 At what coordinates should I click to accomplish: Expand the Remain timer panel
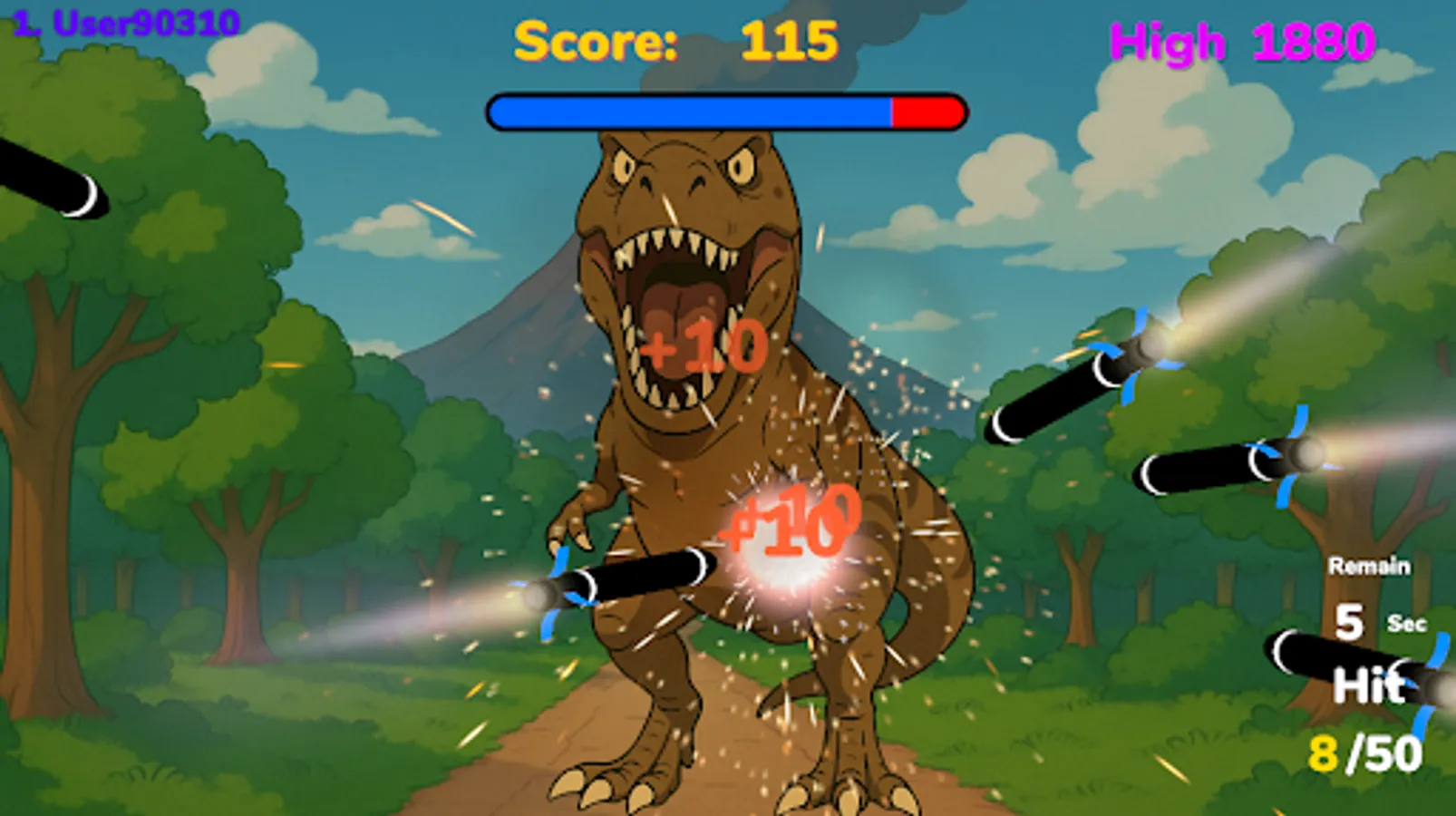(x=1369, y=564)
